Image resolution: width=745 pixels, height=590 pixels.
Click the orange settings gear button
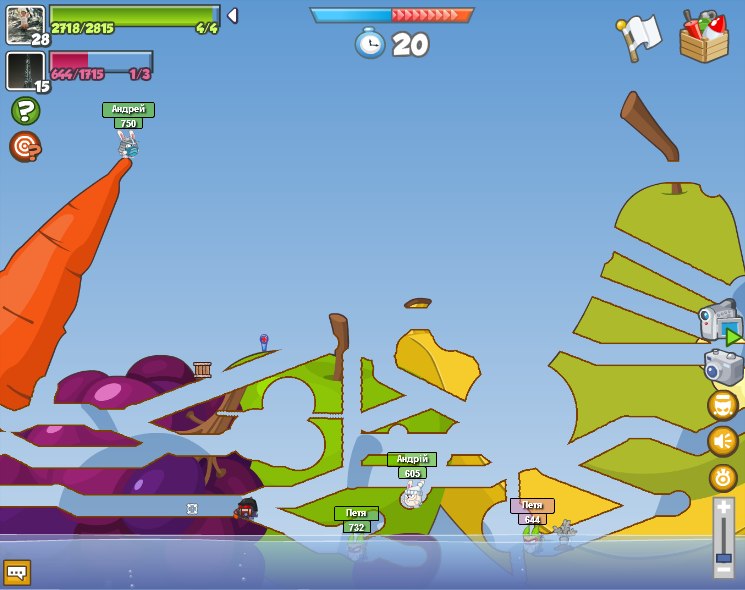point(723,477)
